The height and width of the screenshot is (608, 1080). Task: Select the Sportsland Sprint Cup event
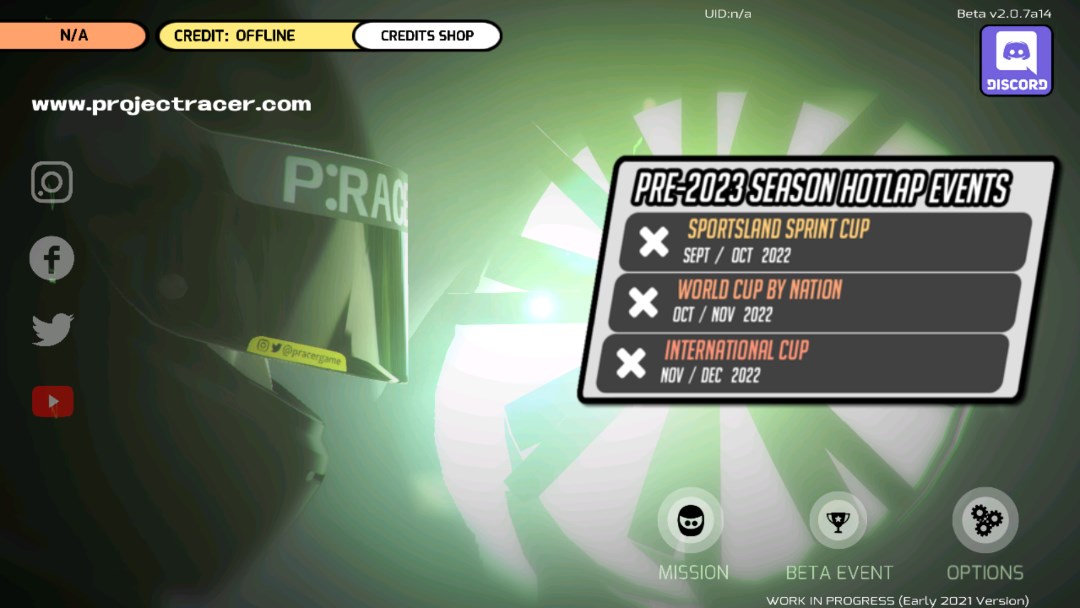pyautogui.click(x=825, y=241)
